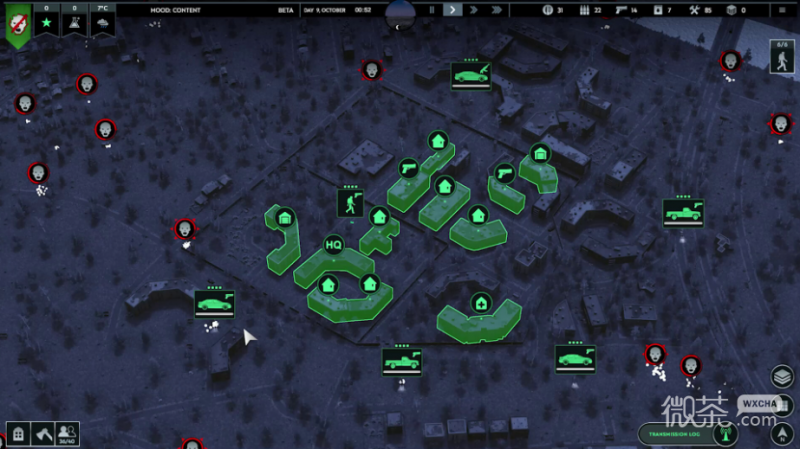Click the weather temperature indicator

click(x=103, y=20)
